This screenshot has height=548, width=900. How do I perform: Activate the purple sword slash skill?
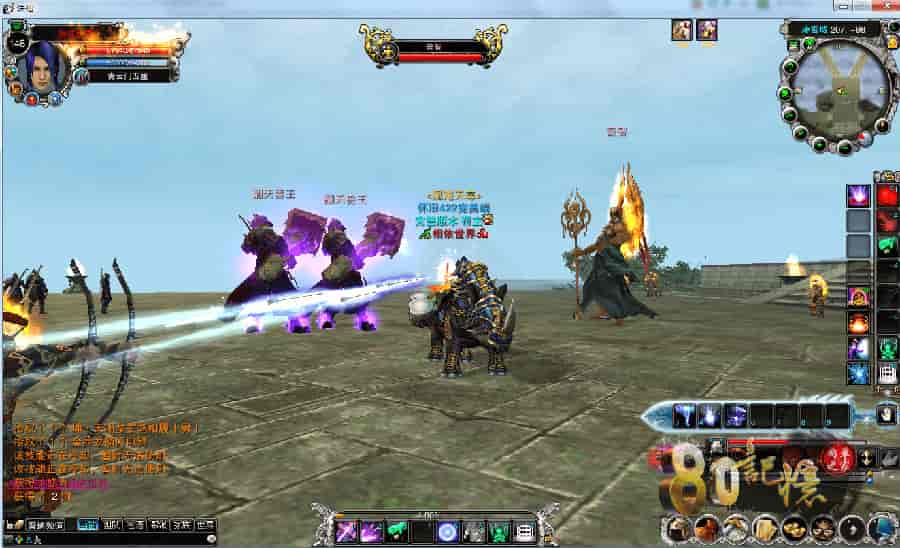(347, 531)
